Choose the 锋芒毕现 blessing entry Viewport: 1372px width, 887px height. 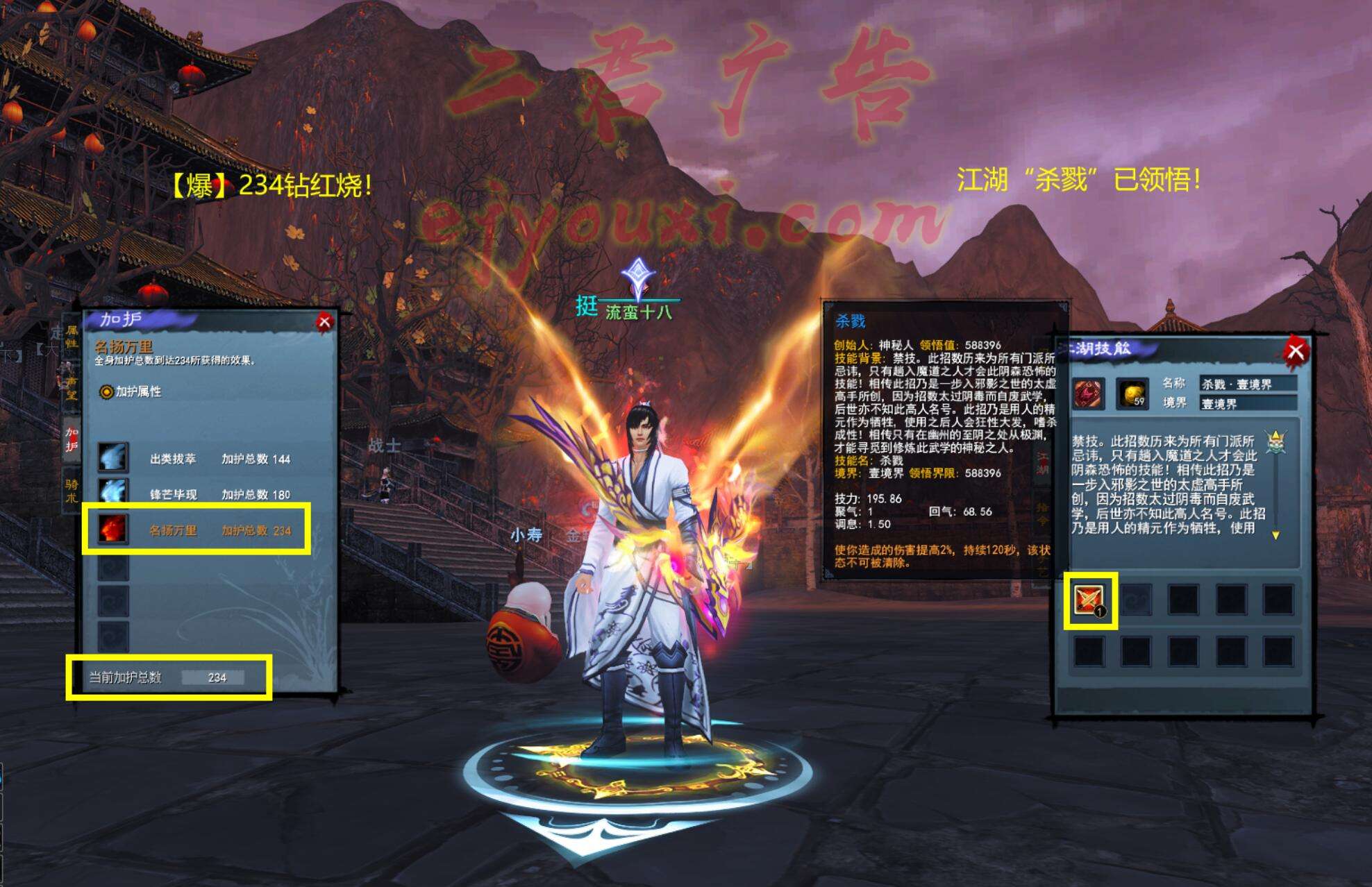[x=194, y=494]
